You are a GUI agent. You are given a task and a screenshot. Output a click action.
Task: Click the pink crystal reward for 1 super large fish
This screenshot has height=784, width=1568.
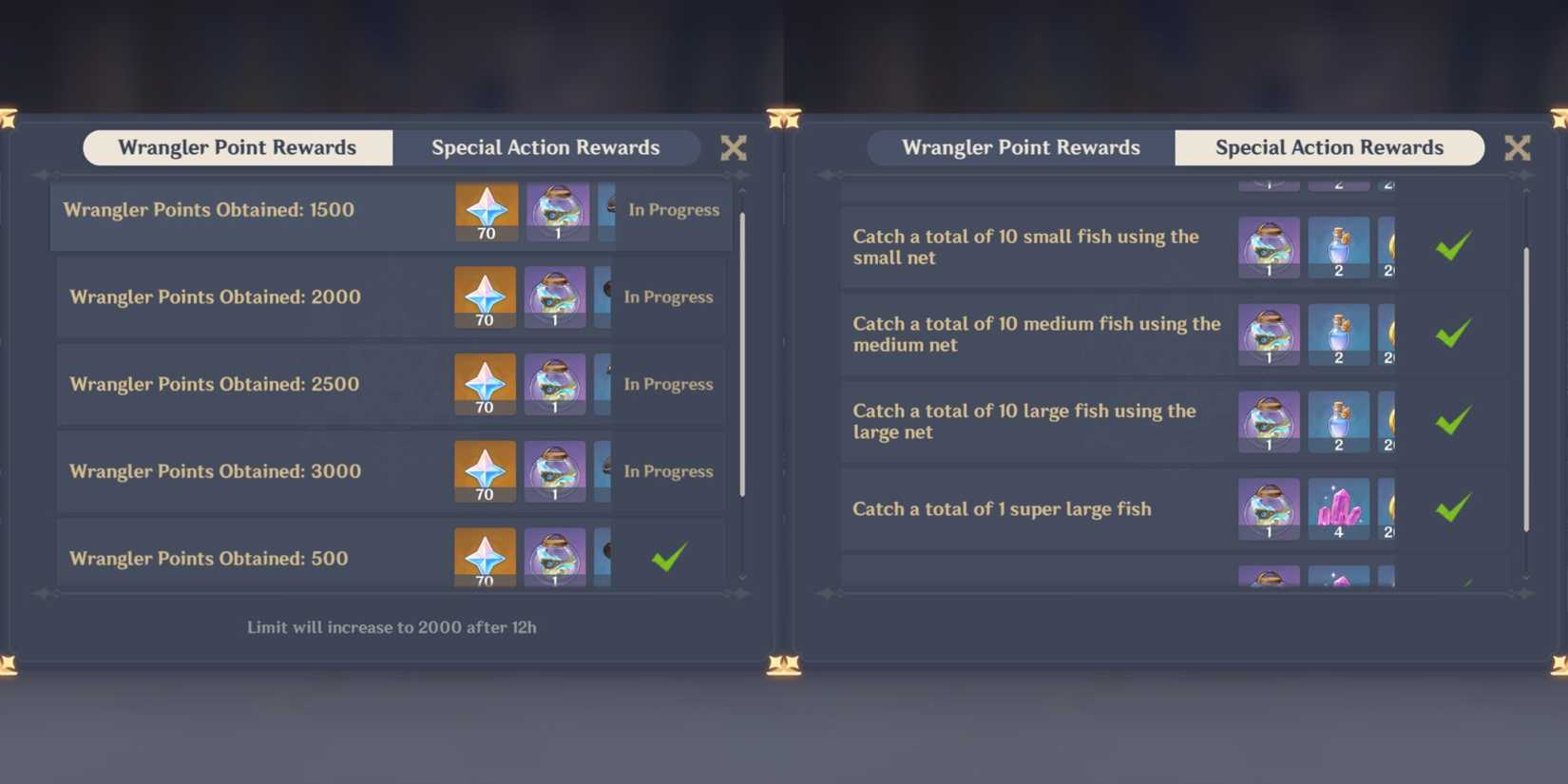coord(1338,509)
